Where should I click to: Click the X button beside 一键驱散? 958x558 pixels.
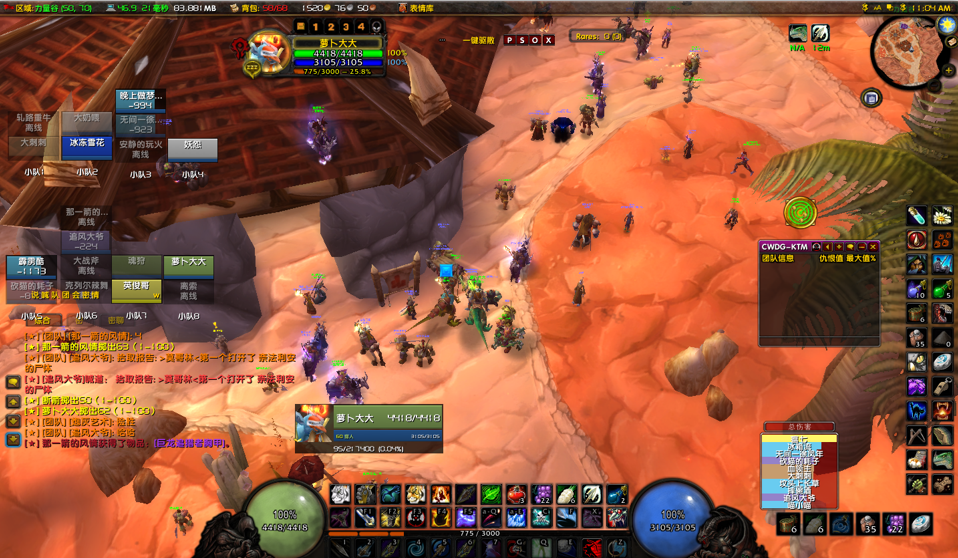(x=548, y=41)
